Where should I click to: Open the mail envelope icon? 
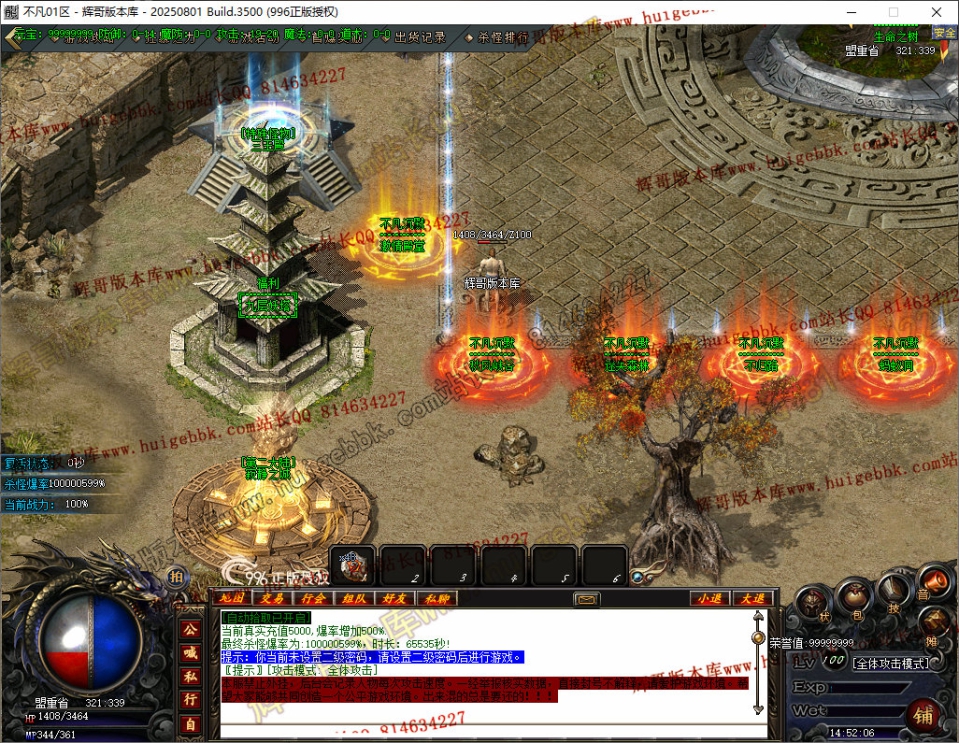586,599
